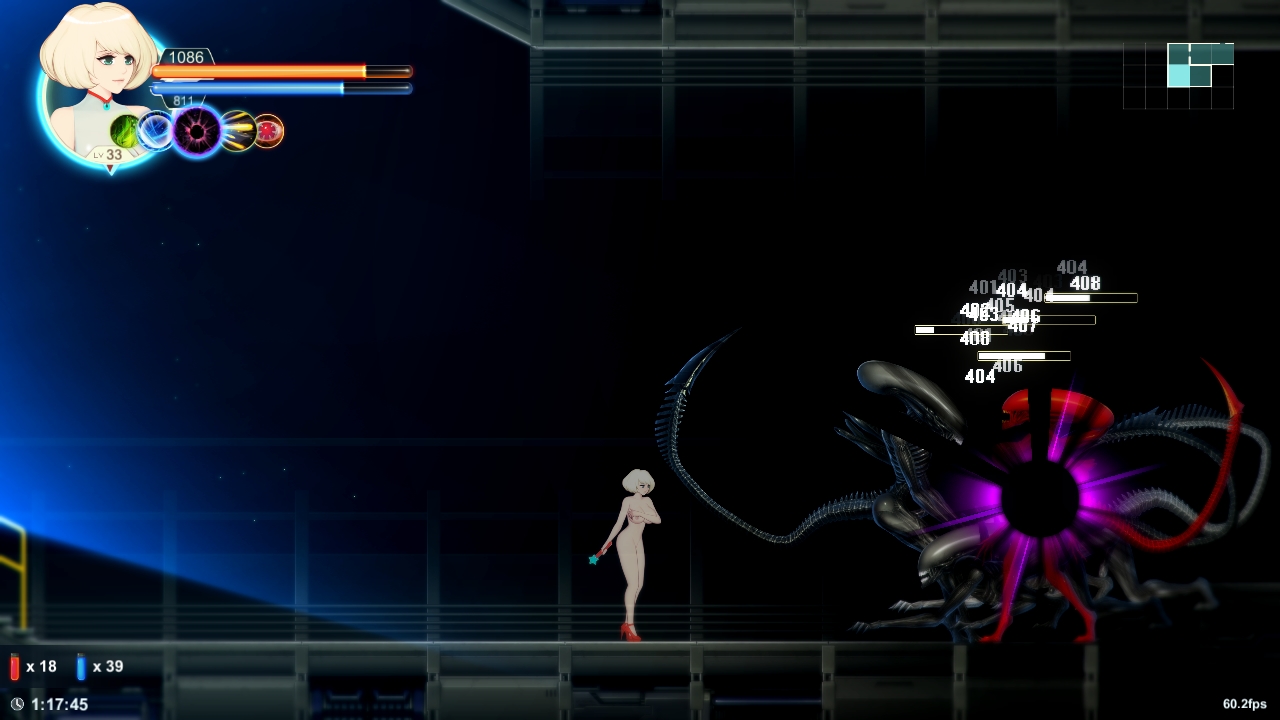Activate the red burst skill icon
The image size is (1280, 720).
click(270, 130)
